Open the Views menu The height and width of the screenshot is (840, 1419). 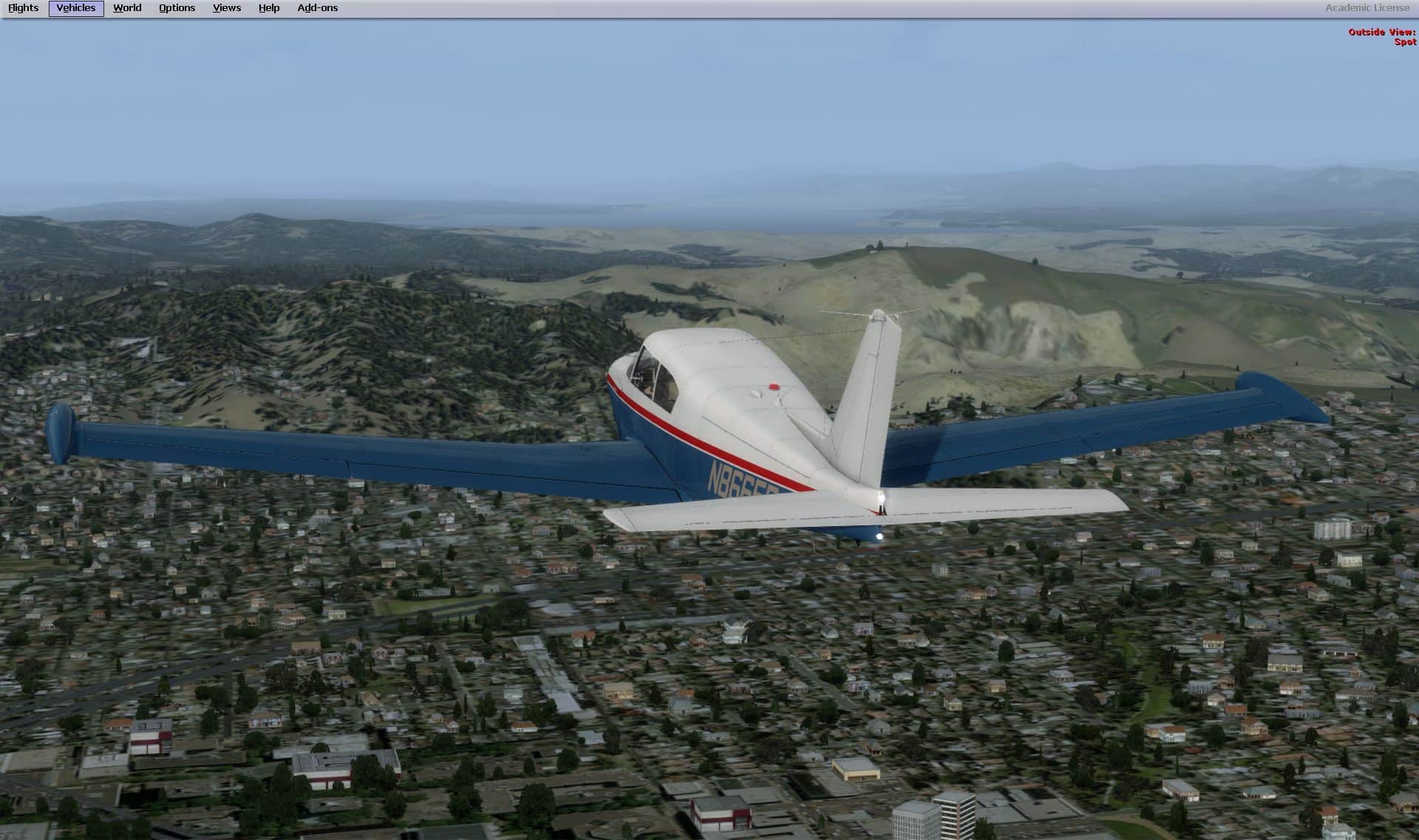coord(226,8)
